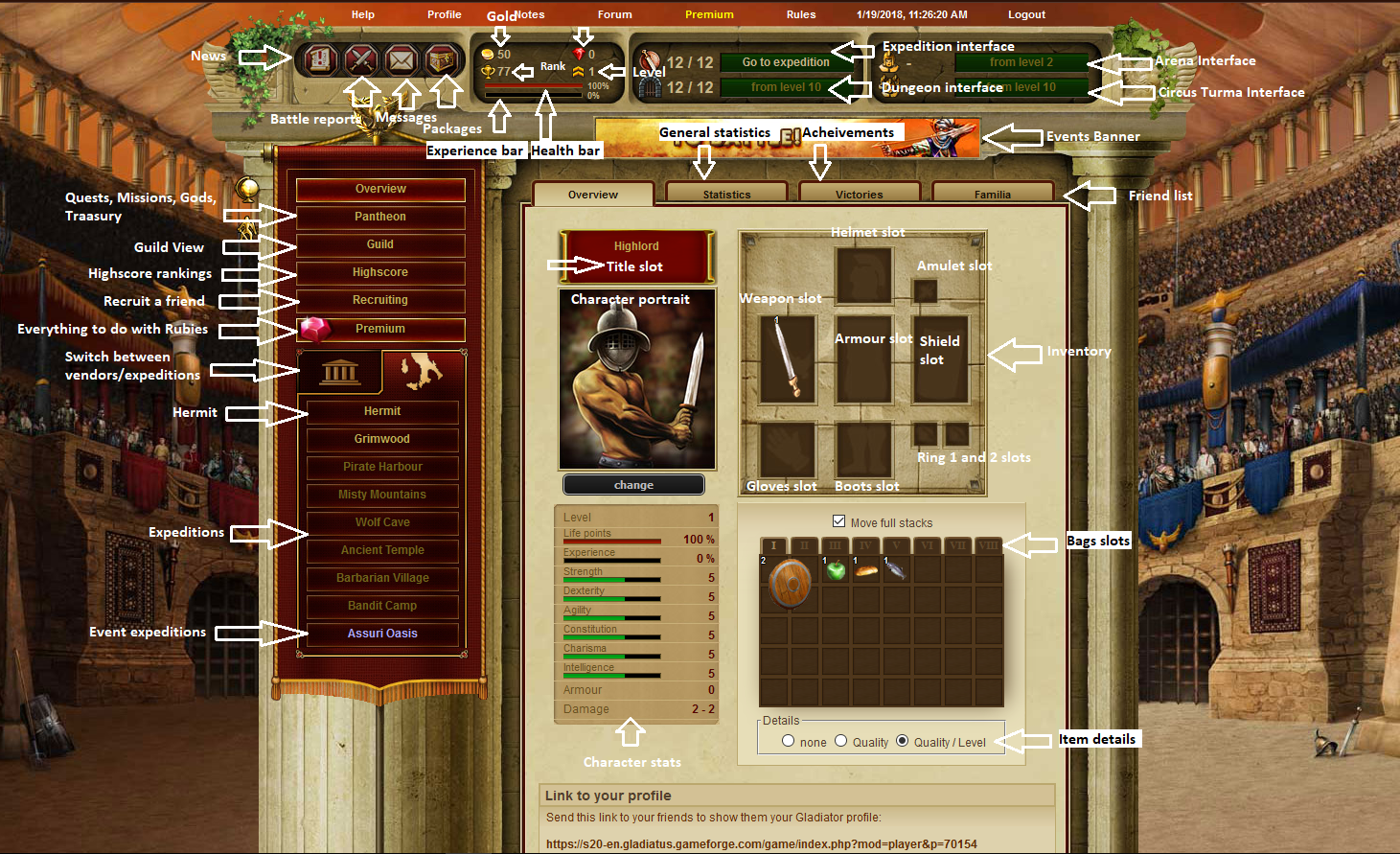Image resolution: width=1400 pixels, height=854 pixels.
Task: Select the none Details radio button
Action: click(789, 740)
